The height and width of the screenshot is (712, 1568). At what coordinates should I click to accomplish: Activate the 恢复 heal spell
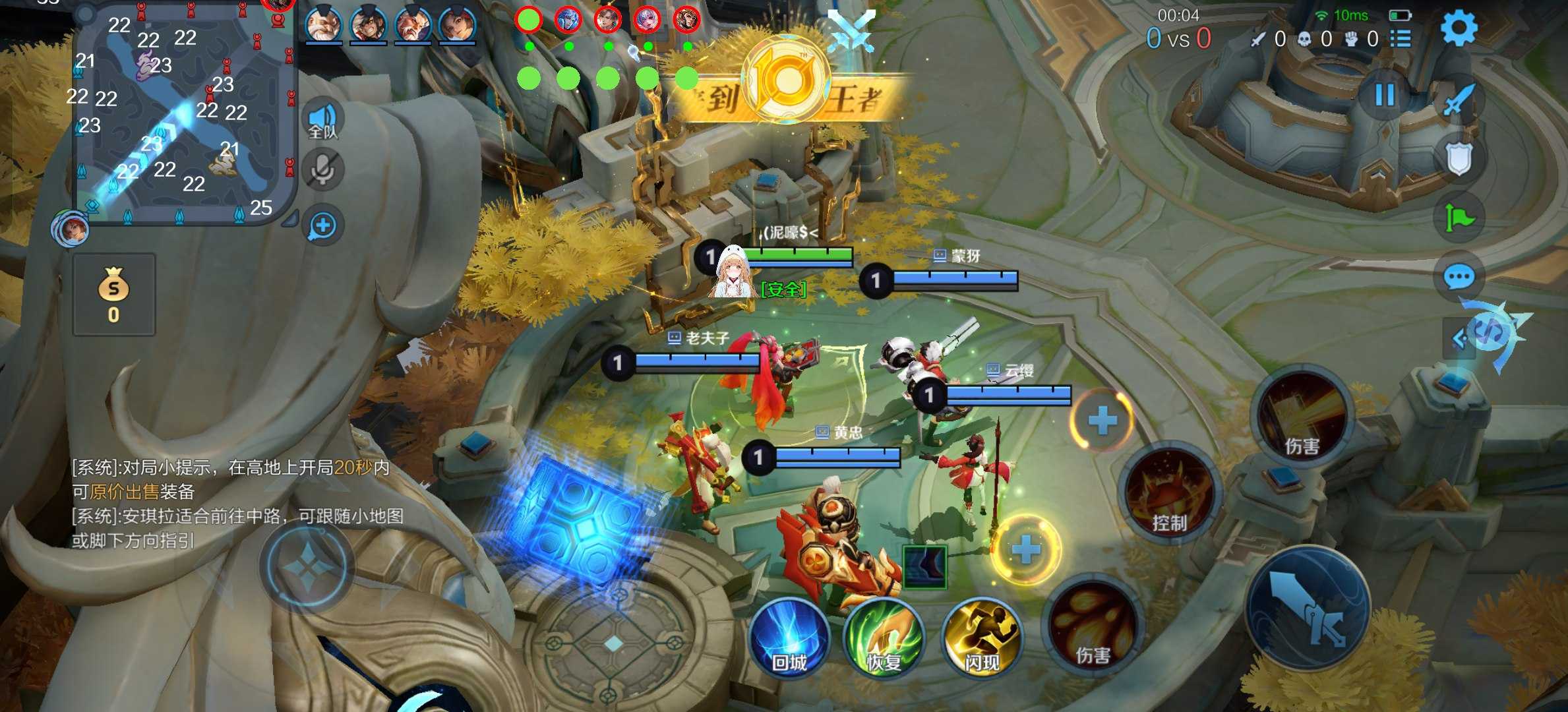884,638
